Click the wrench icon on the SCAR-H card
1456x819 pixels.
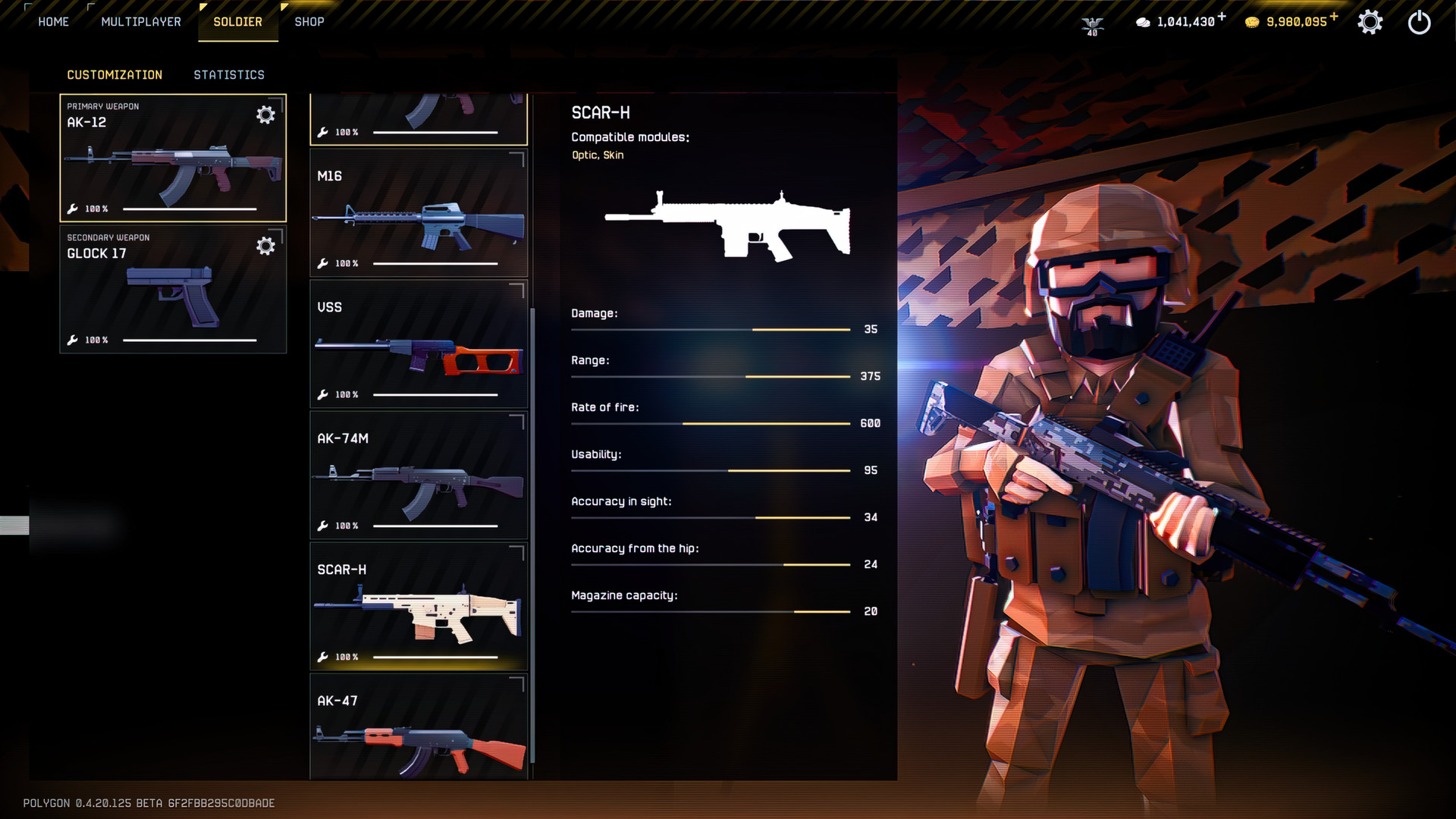click(324, 657)
